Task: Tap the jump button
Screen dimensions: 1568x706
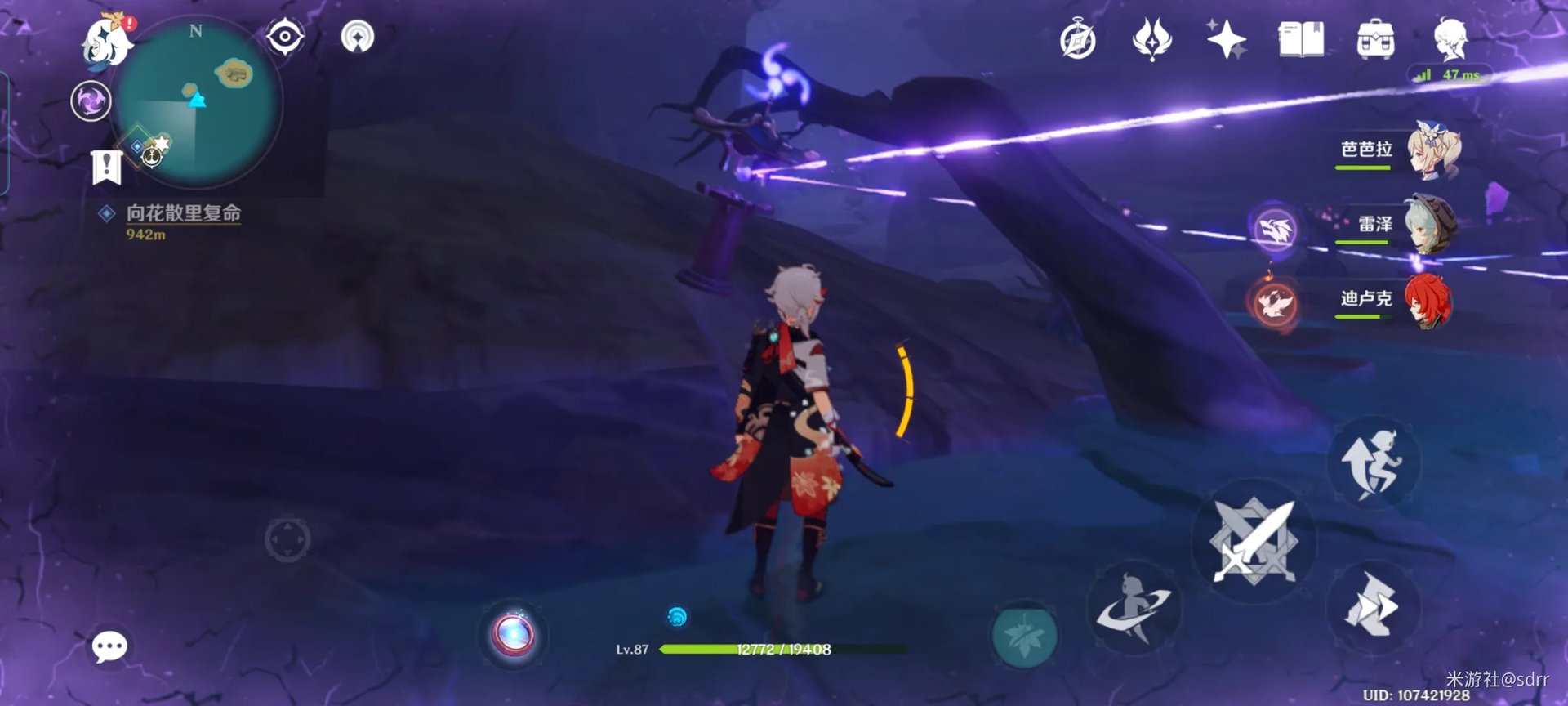Action: point(1374,463)
